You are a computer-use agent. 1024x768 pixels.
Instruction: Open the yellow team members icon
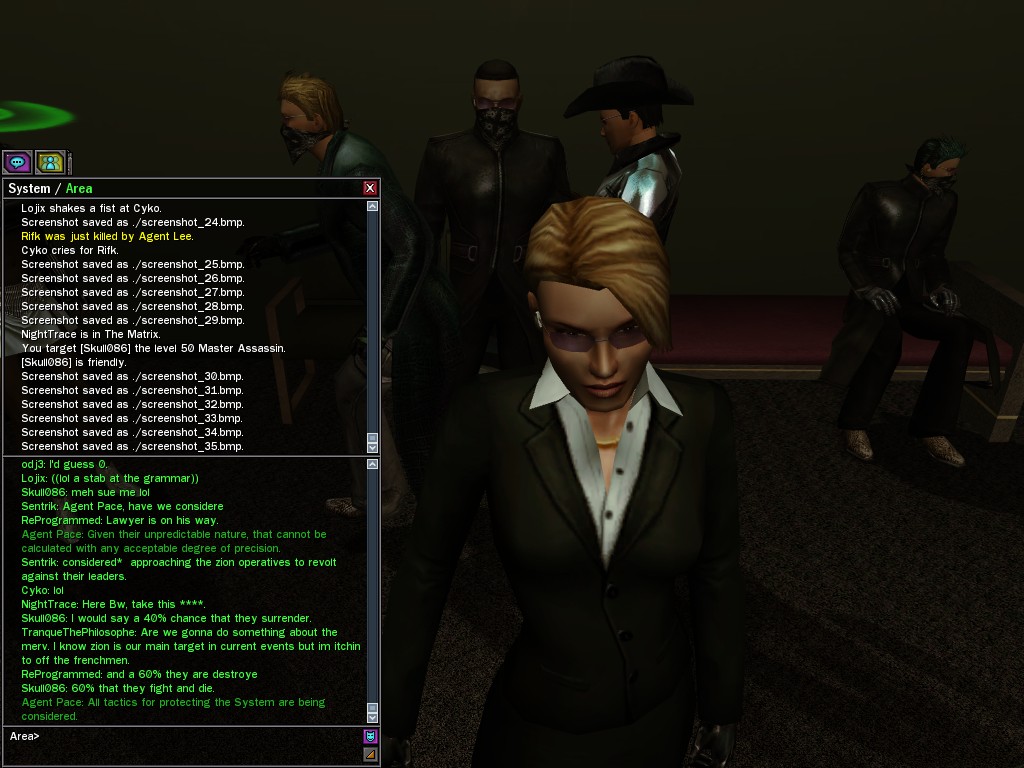tap(50, 162)
